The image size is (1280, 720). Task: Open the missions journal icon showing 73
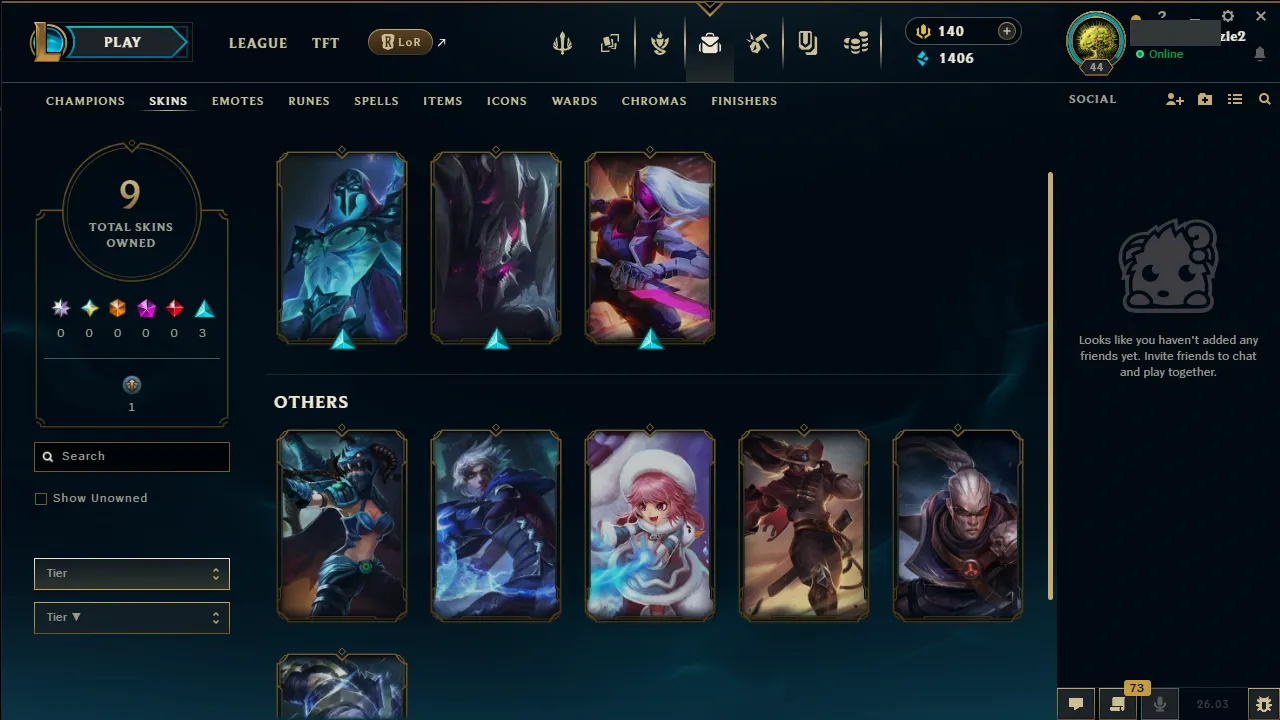(1118, 706)
